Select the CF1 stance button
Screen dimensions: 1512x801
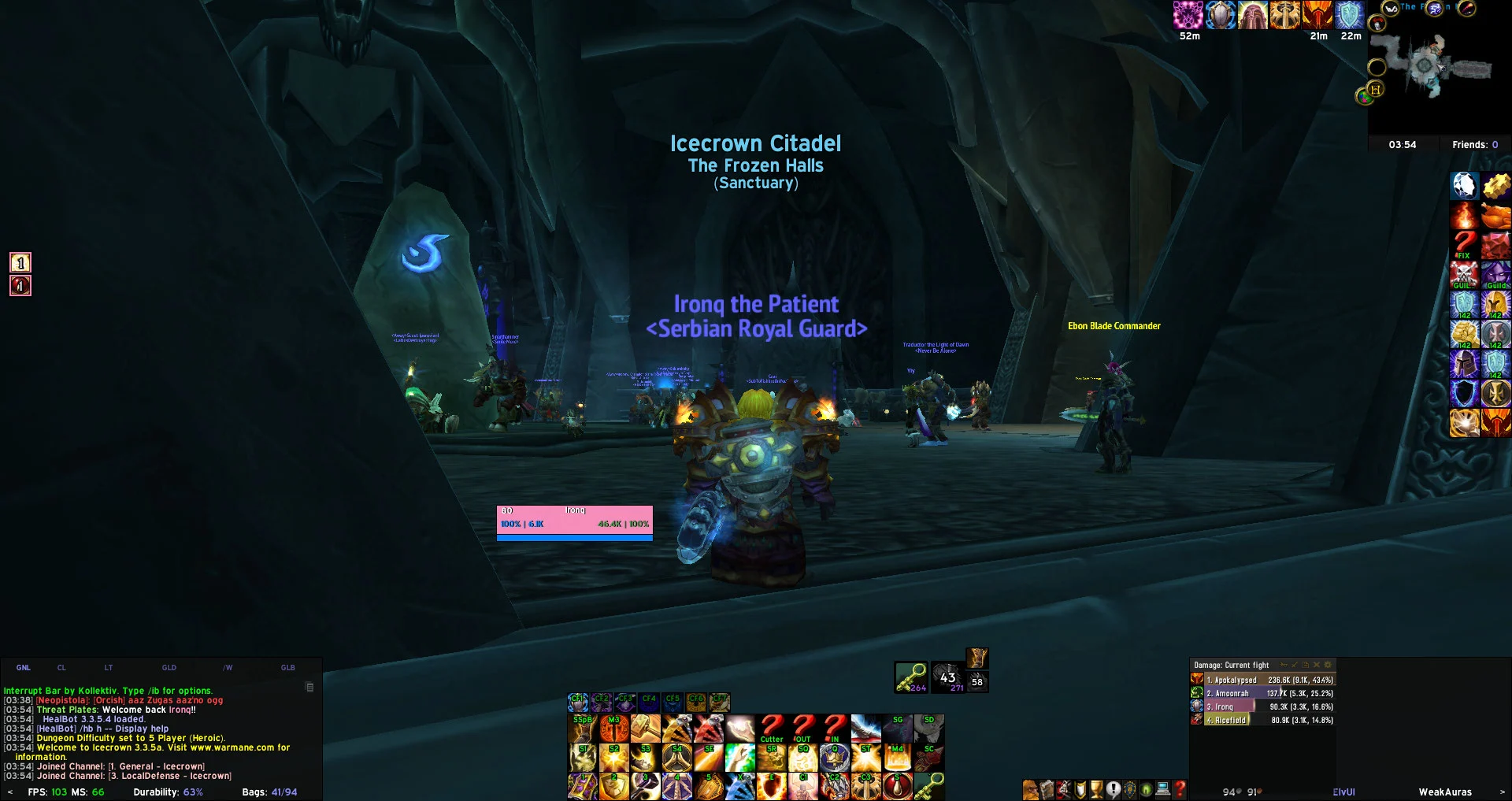[578, 702]
